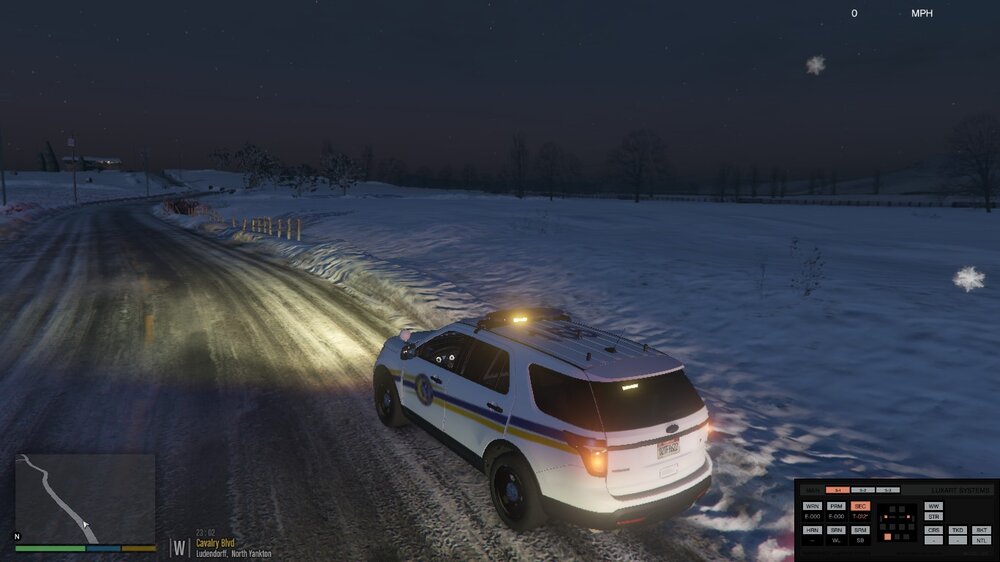1000x562 pixels.
Task: Sound the HRN horn button
Action: click(x=812, y=530)
